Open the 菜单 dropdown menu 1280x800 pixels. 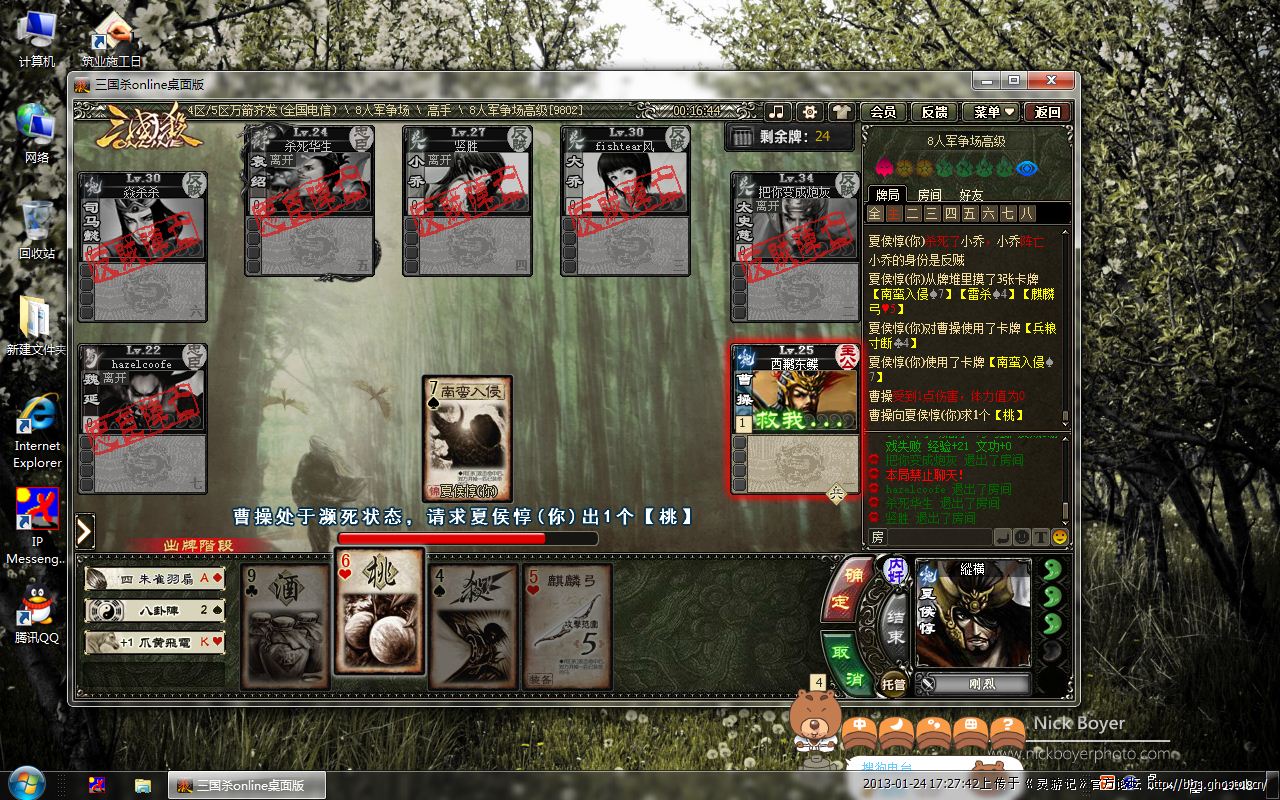point(994,112)
